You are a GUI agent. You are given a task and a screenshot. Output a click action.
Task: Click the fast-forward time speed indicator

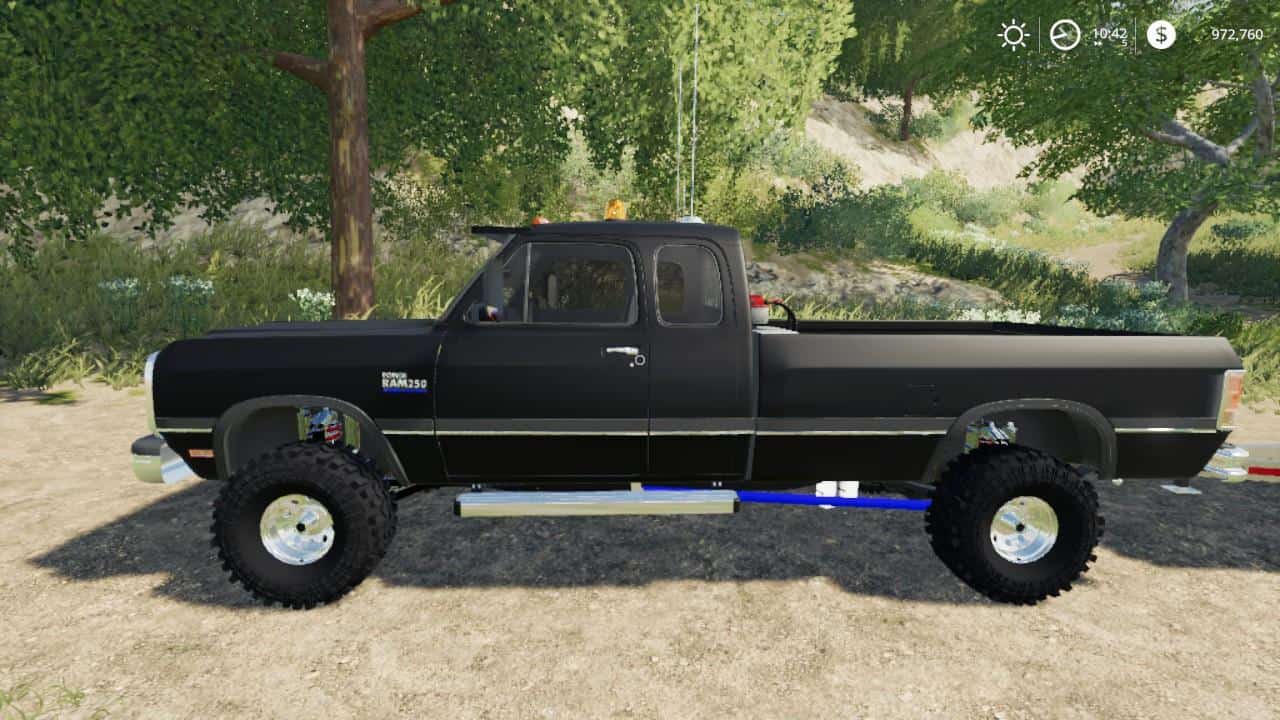click(1098, 44)
